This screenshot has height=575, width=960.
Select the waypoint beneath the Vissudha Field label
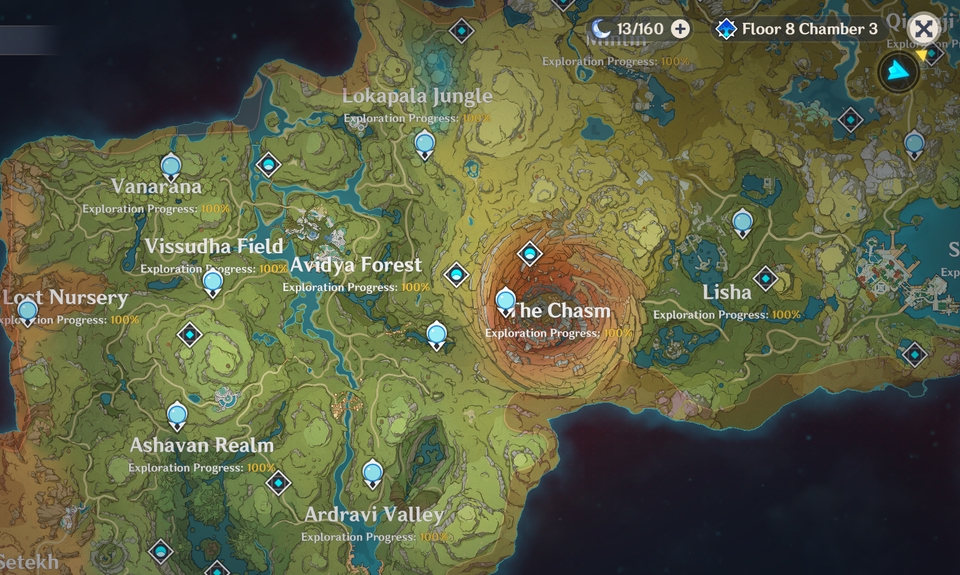212,283
